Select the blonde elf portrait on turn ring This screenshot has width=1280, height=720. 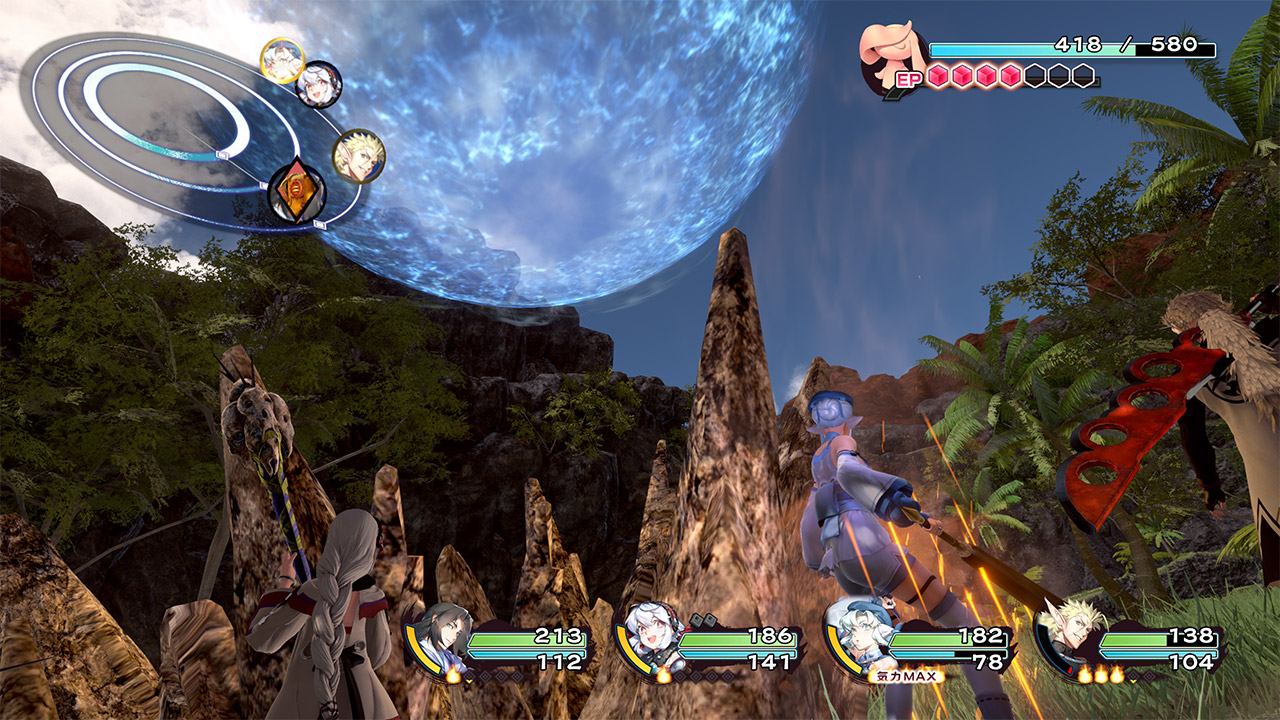click(358, 156)
